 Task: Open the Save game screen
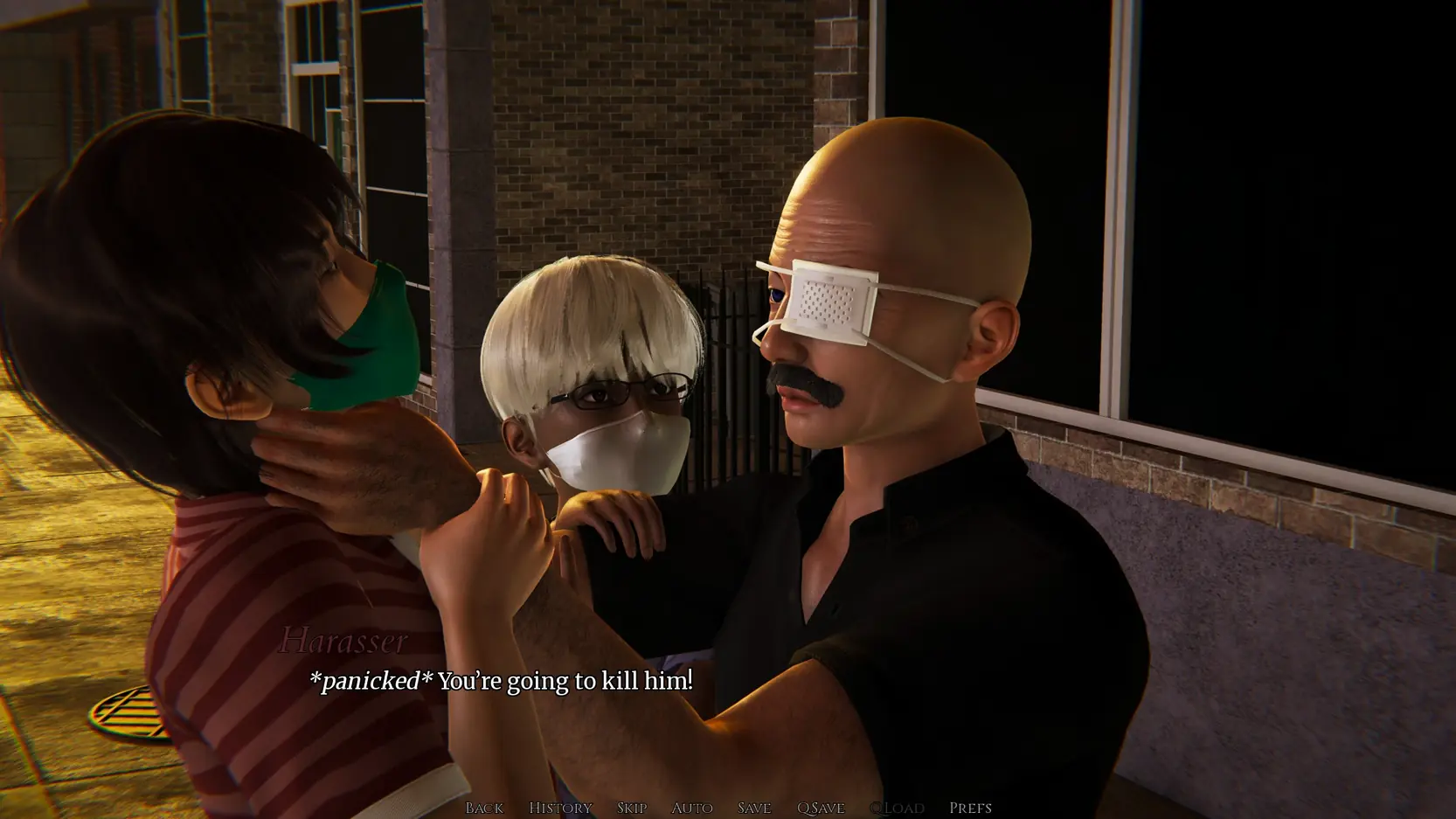coord(754,808)
